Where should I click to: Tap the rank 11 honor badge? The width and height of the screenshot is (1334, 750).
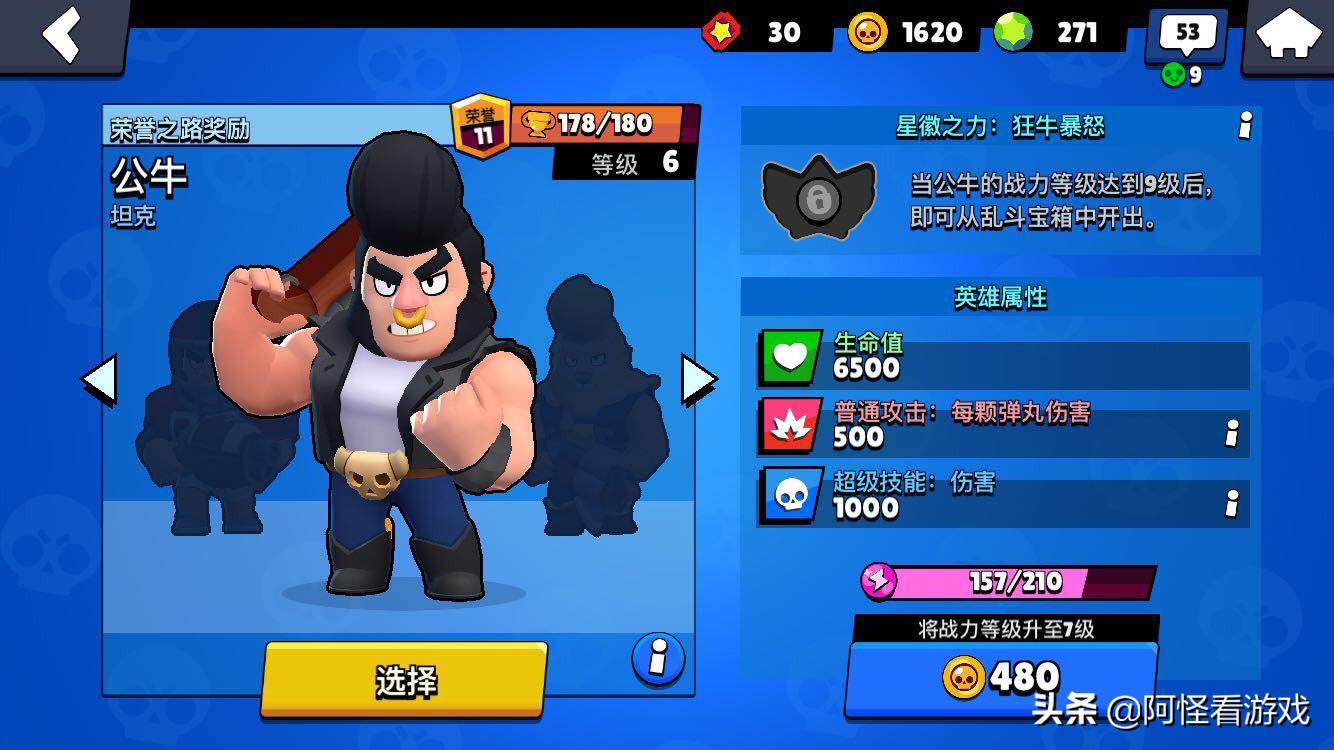[x=482, y=127]
